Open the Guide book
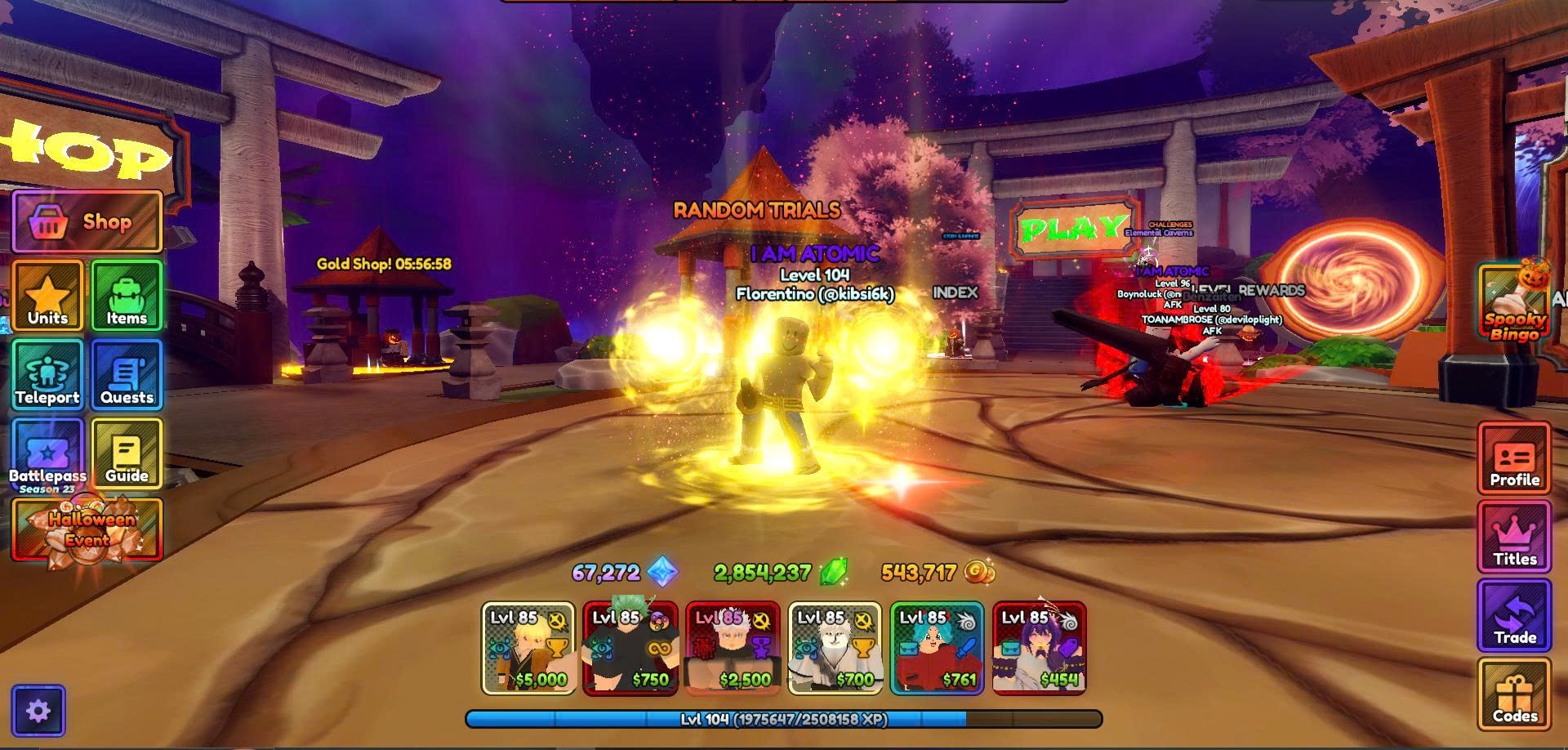The height and width of the screenshot is (750, 1568). click(127, 454)
